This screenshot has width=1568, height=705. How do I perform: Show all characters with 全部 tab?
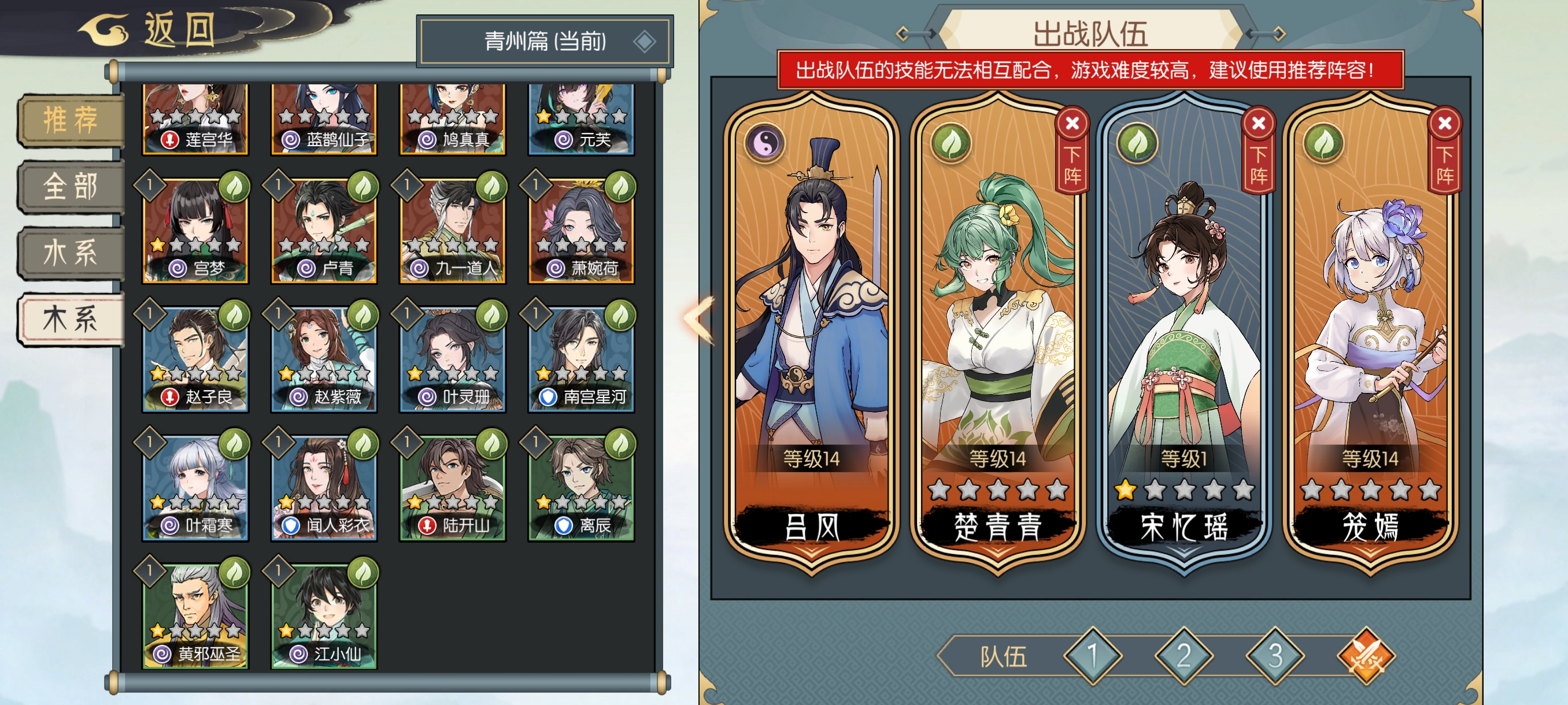71,186
